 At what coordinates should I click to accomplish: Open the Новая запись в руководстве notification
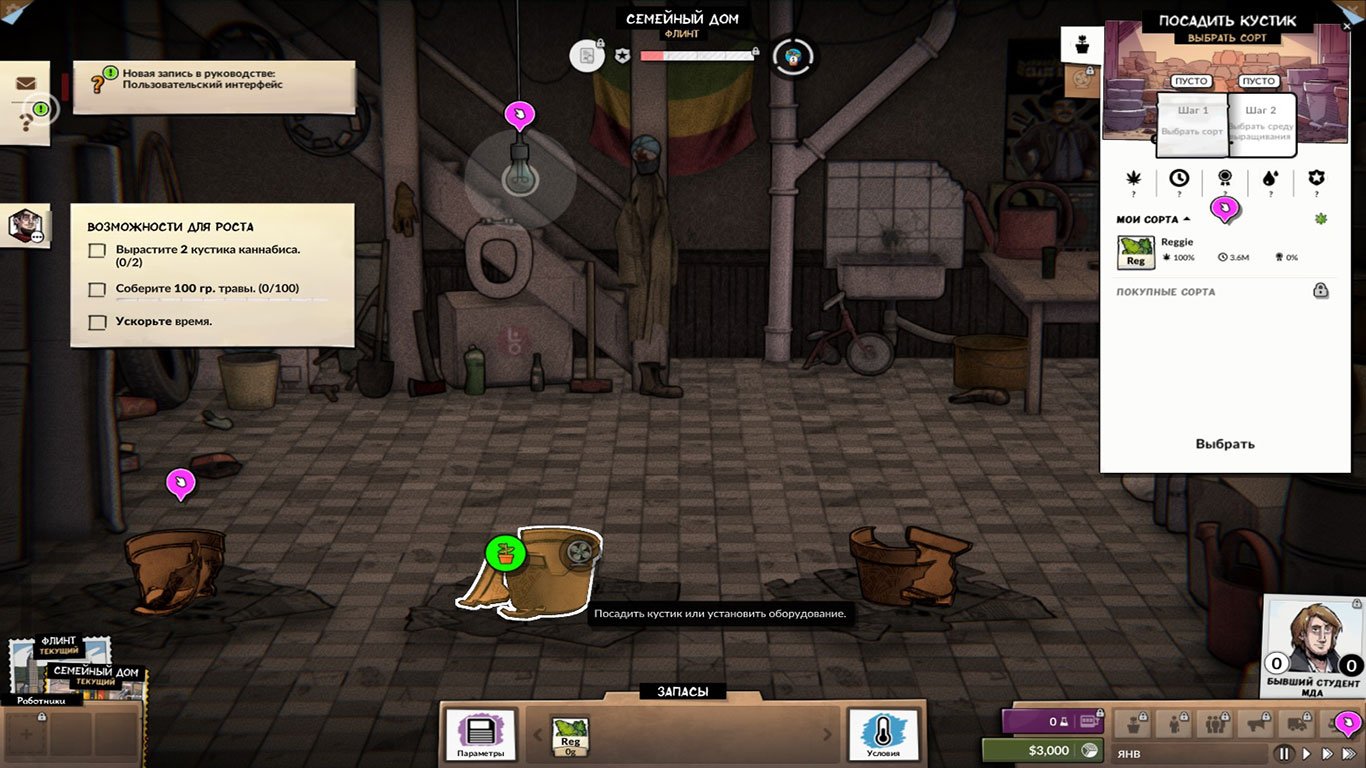coord(214,79)
